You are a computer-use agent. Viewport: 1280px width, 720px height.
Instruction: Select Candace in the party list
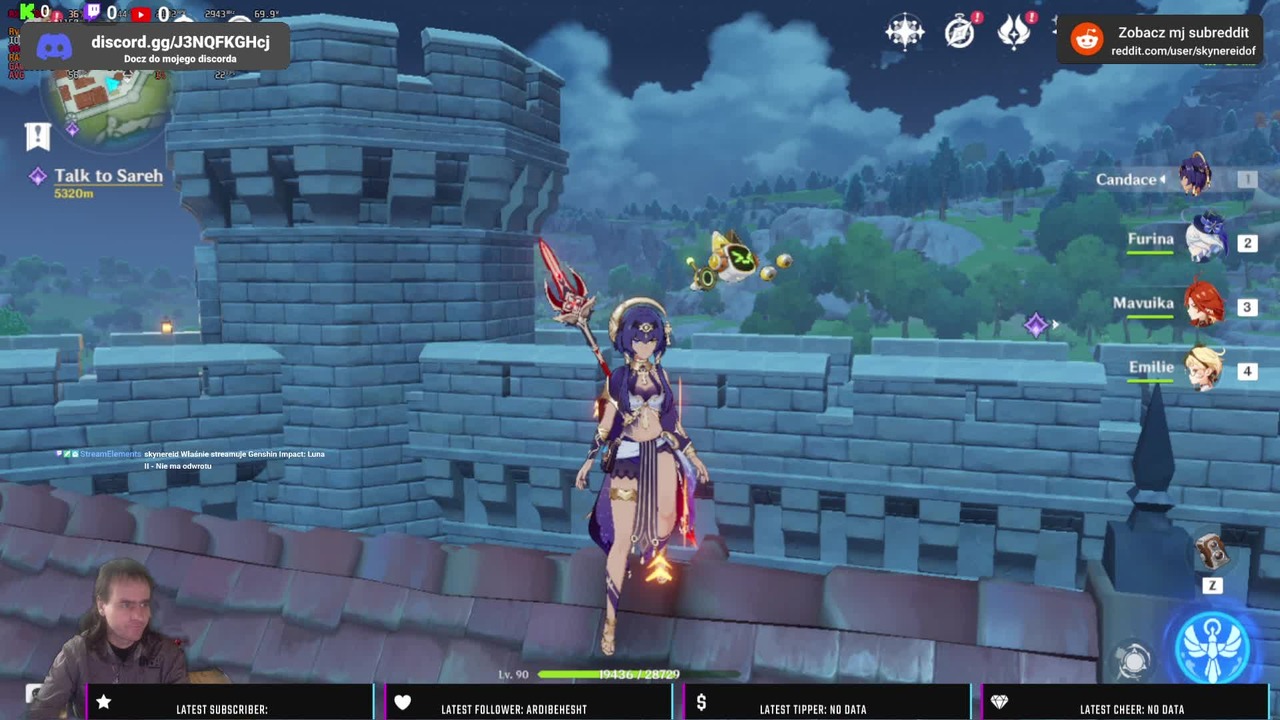click(x=1195, y=178)
